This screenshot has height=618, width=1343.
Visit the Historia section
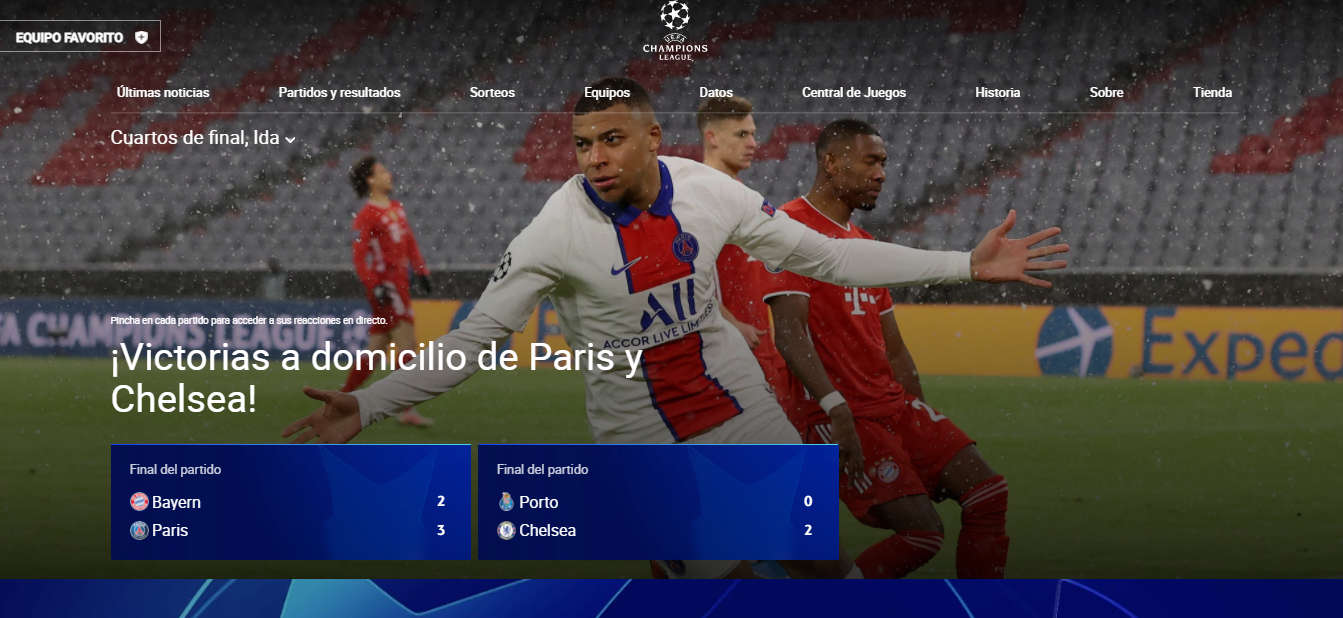[x=998, y=93]
